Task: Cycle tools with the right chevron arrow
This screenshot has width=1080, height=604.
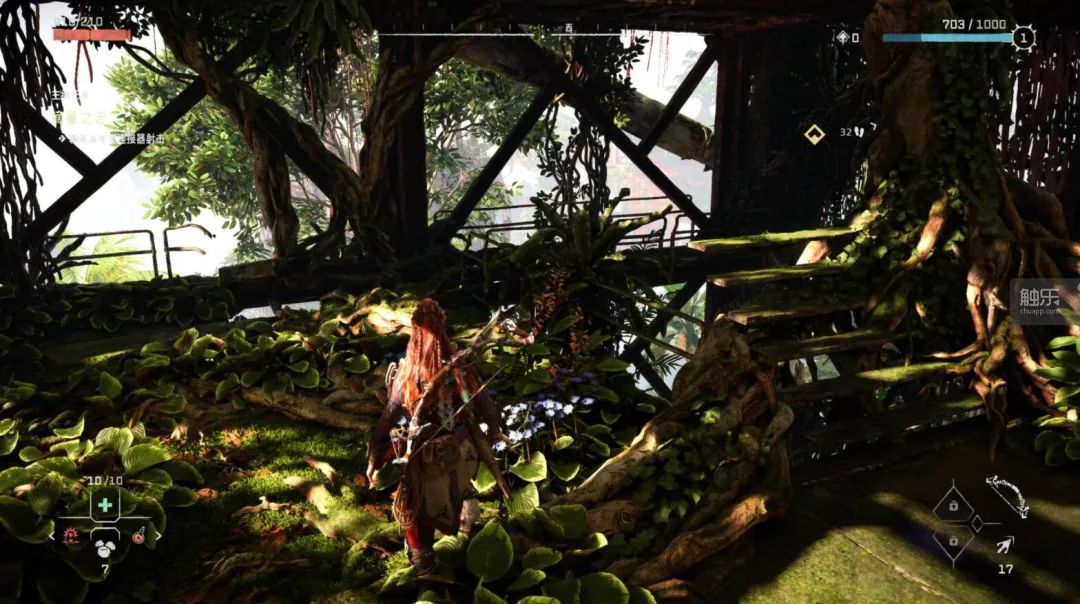Action: coord(158,537)
